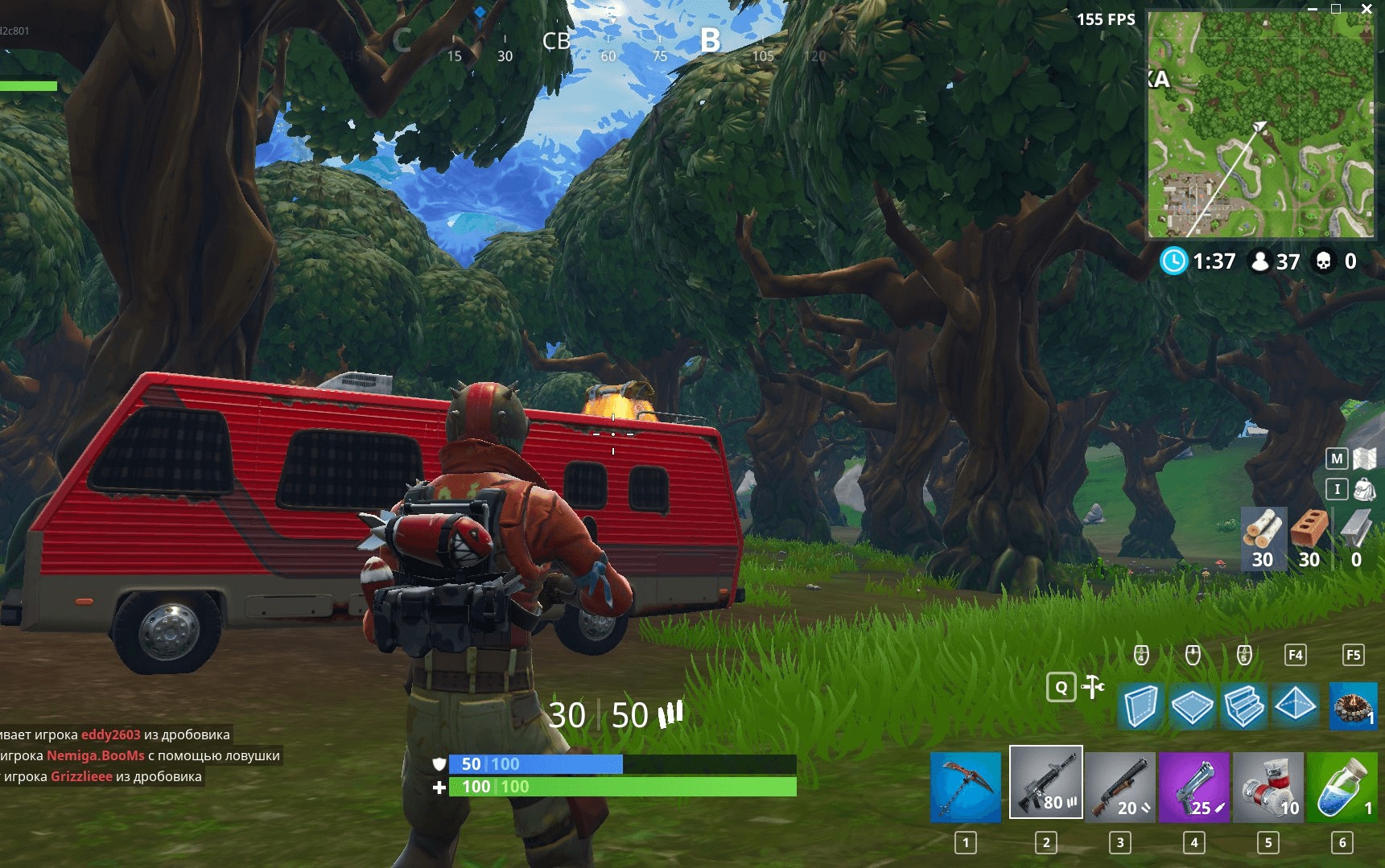
Task: Click the Q trap equip icon
Action: click(x=1061, y=689)
